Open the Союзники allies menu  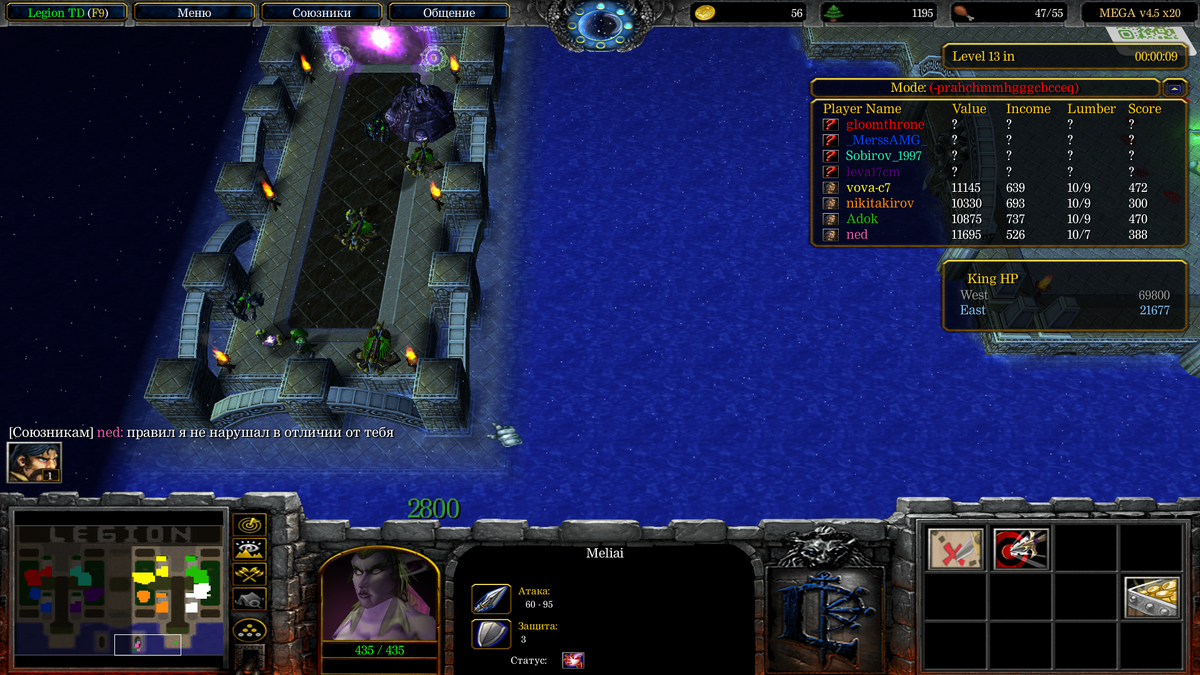click(321, 13)
